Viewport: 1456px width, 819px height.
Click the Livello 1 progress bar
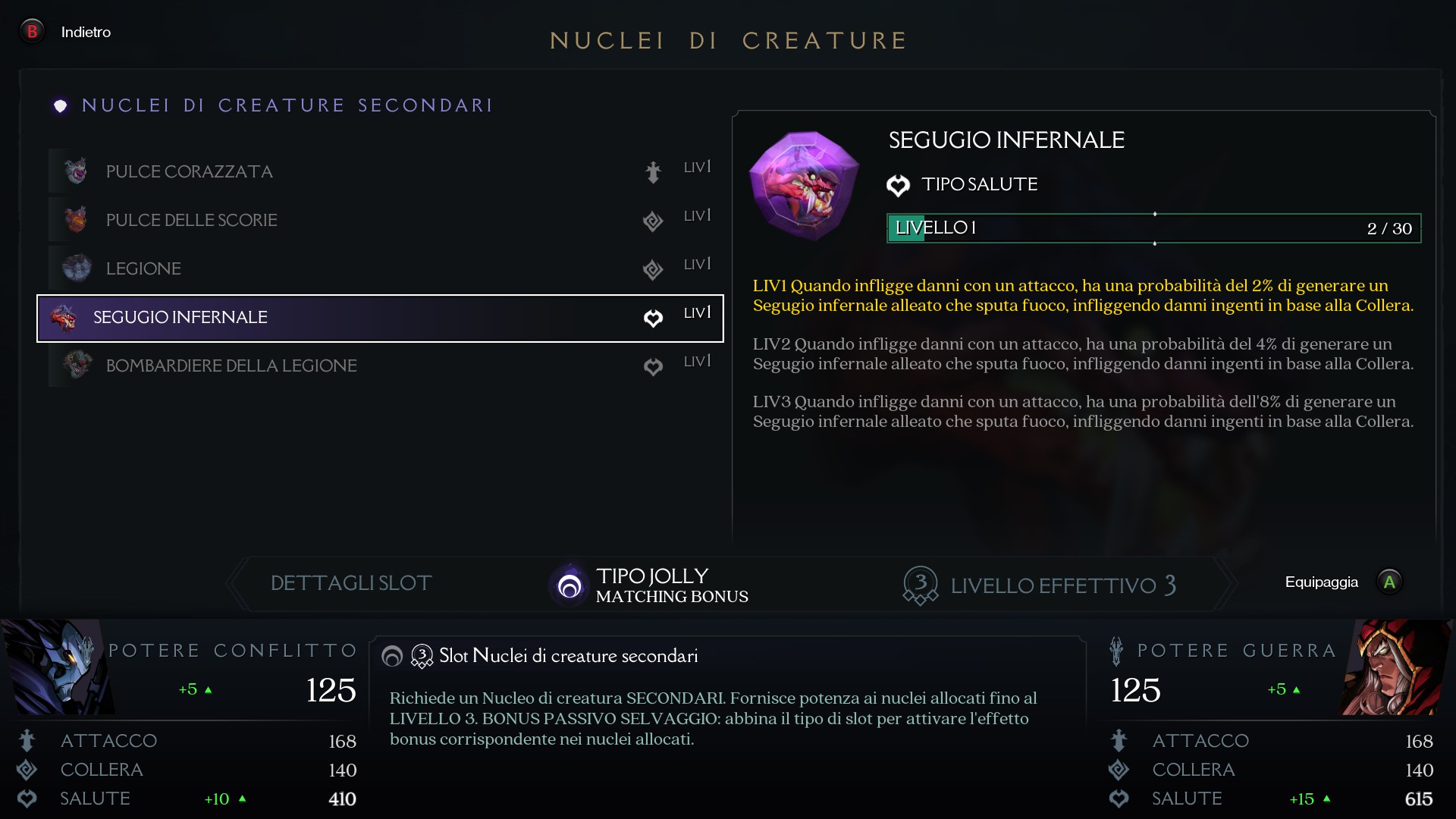(1153, 227)
